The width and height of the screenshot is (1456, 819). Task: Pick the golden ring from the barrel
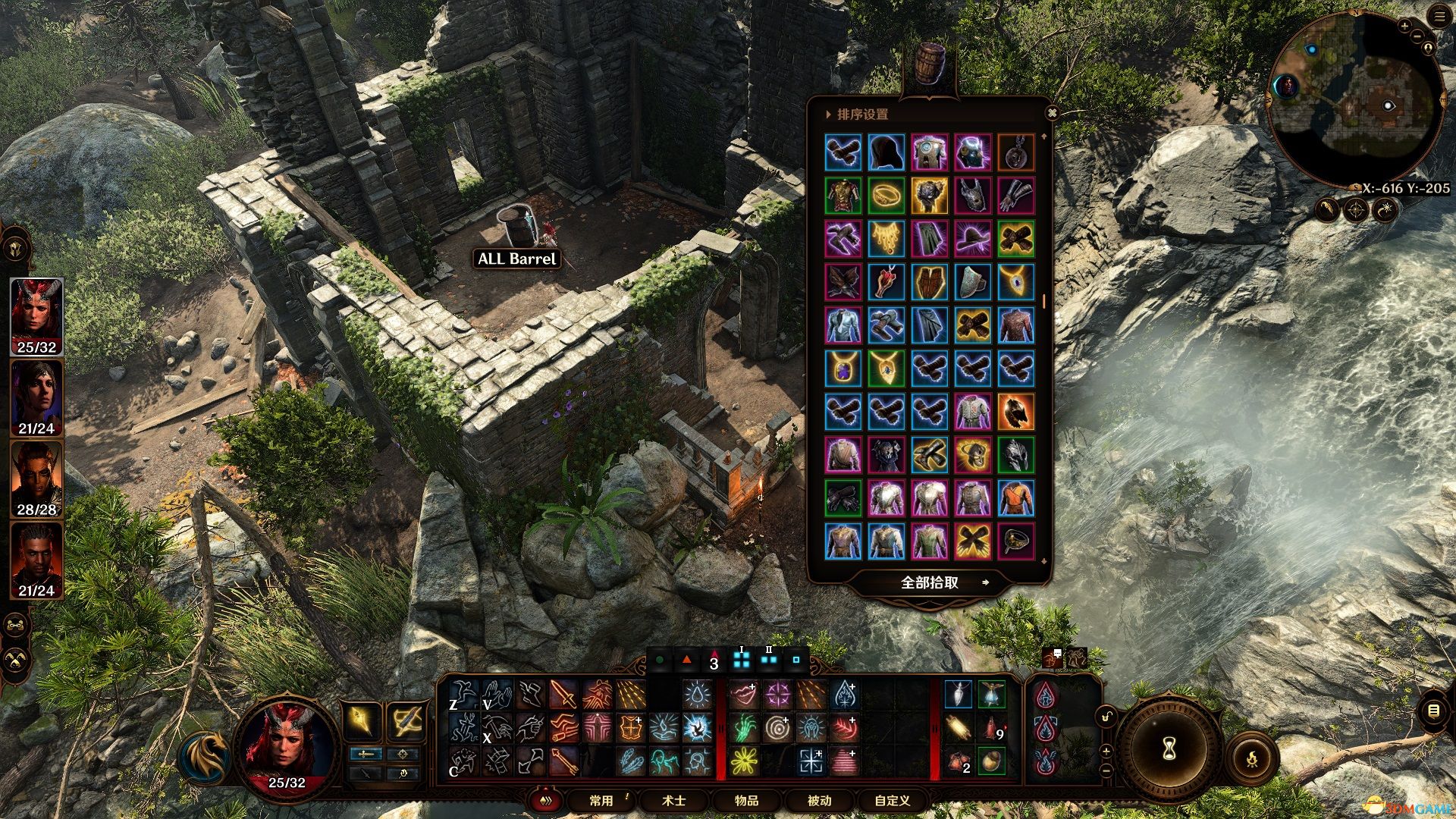coord(886,196)
